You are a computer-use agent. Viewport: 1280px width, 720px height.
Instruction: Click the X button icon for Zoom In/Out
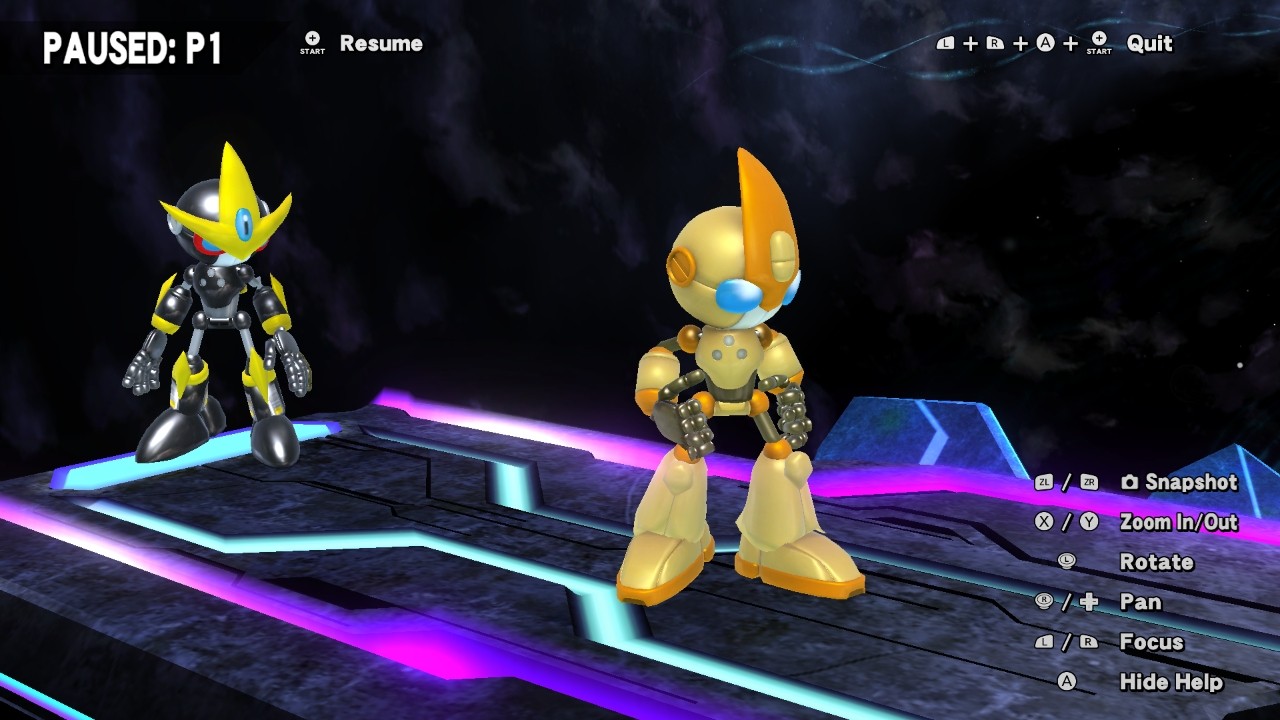(x=1043, y=521)
